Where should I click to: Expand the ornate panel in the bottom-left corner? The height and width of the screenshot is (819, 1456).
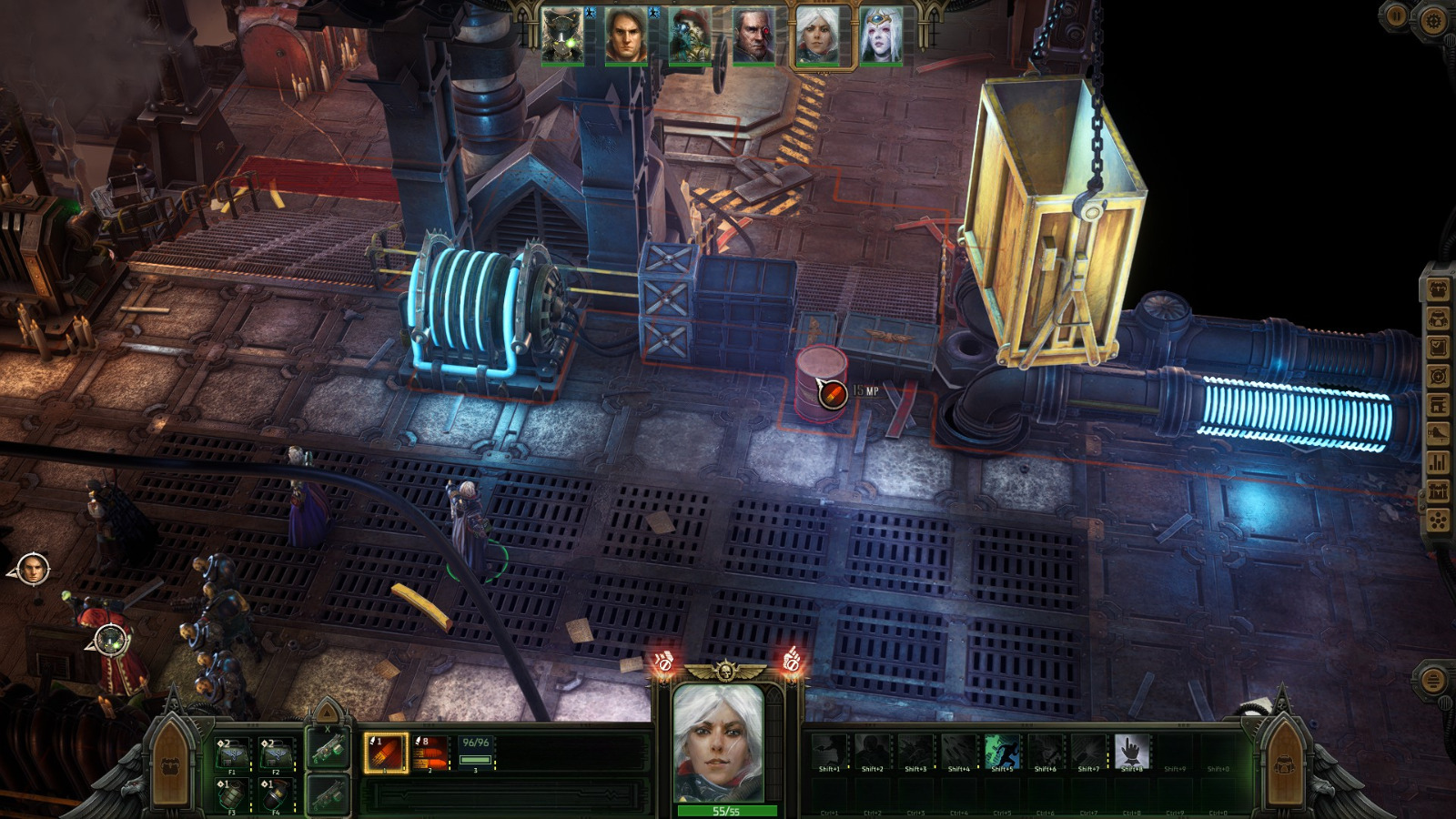point(171,764)
